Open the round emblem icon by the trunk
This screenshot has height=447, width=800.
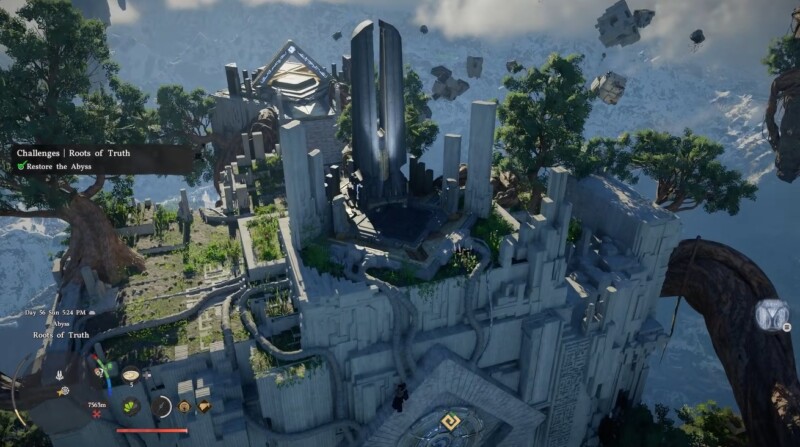pyautogui.click(x=773, y=316)
